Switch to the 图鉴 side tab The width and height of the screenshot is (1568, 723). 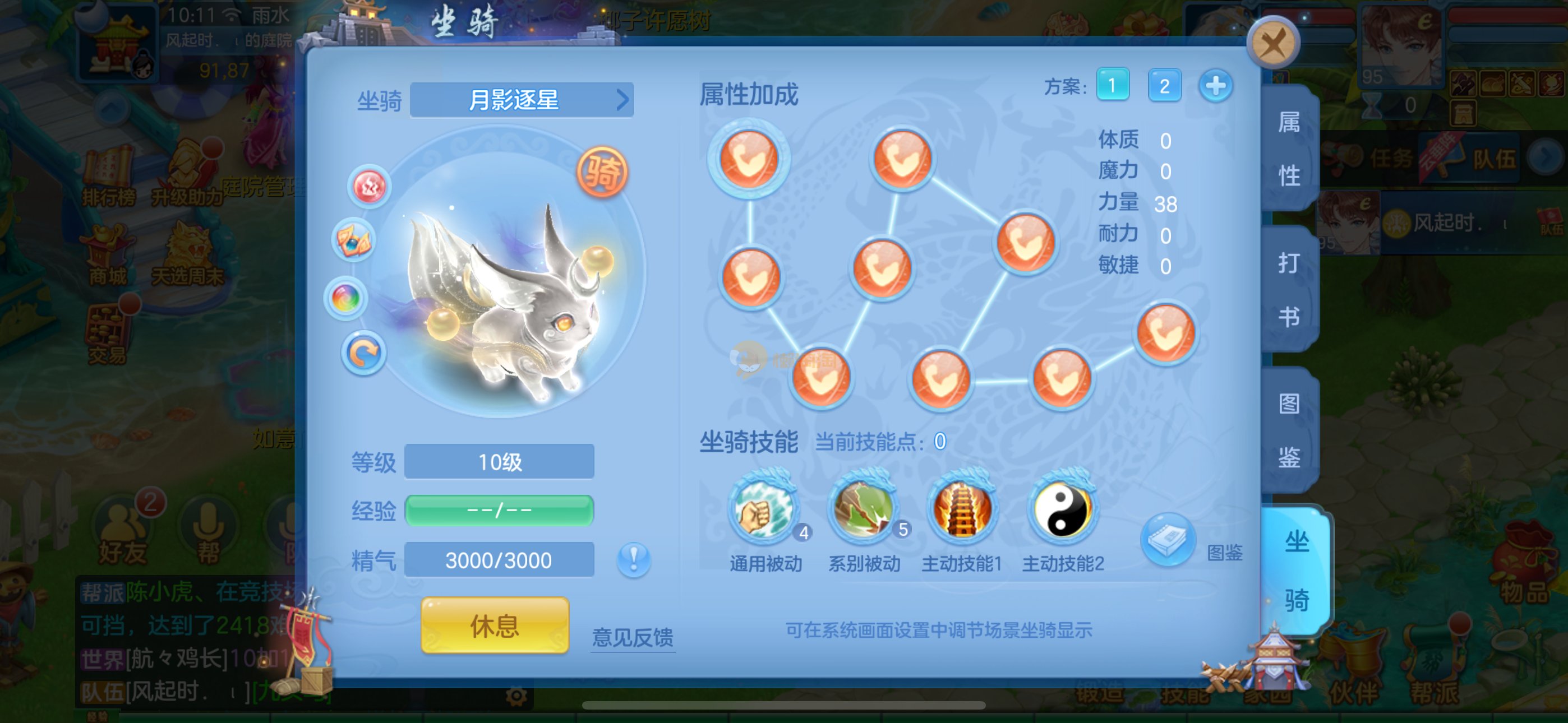pyautogui.click(x=1289, y=429)
